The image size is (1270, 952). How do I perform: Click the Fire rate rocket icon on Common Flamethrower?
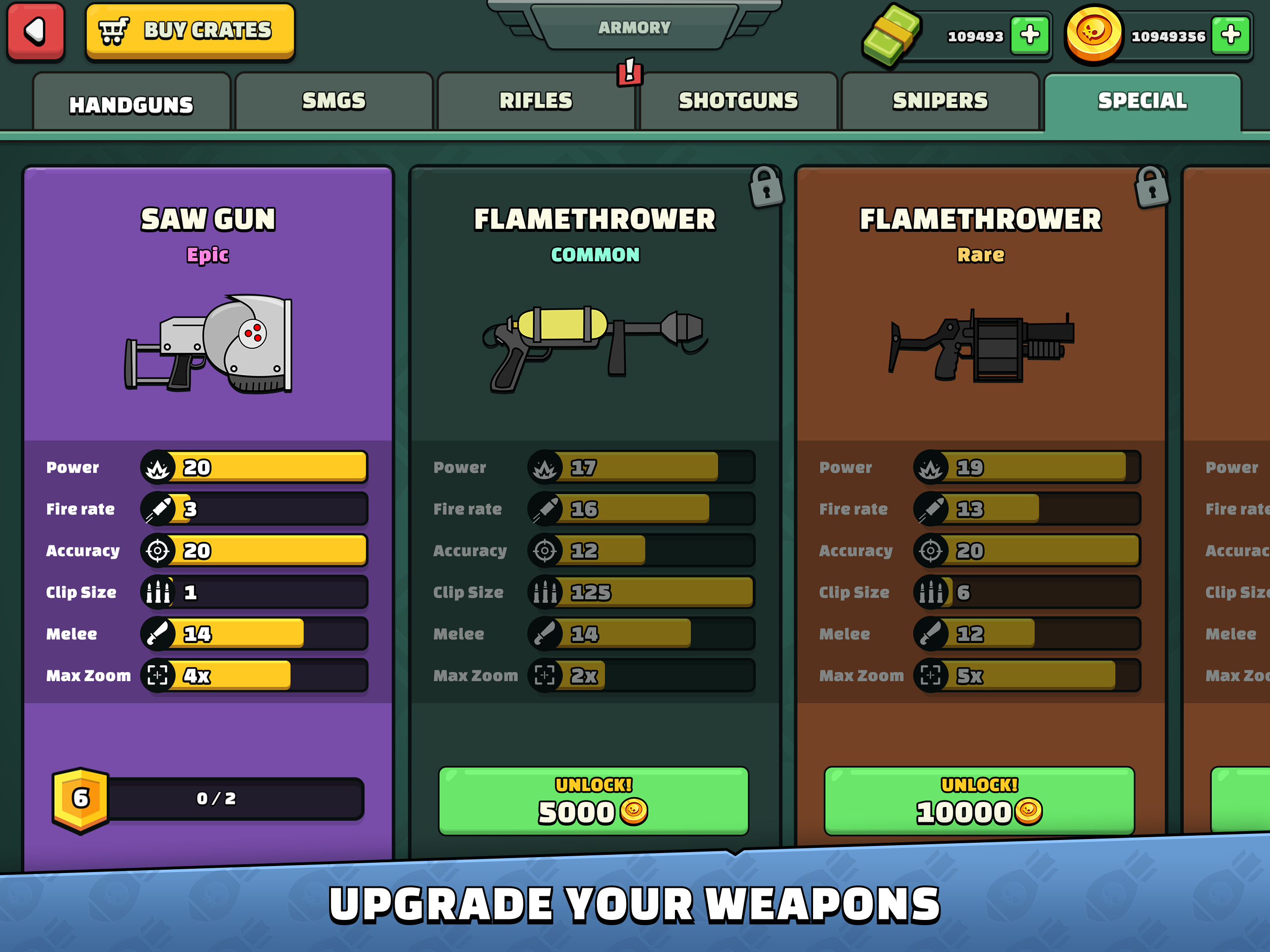pyautogui.click(x=546, y=509)
